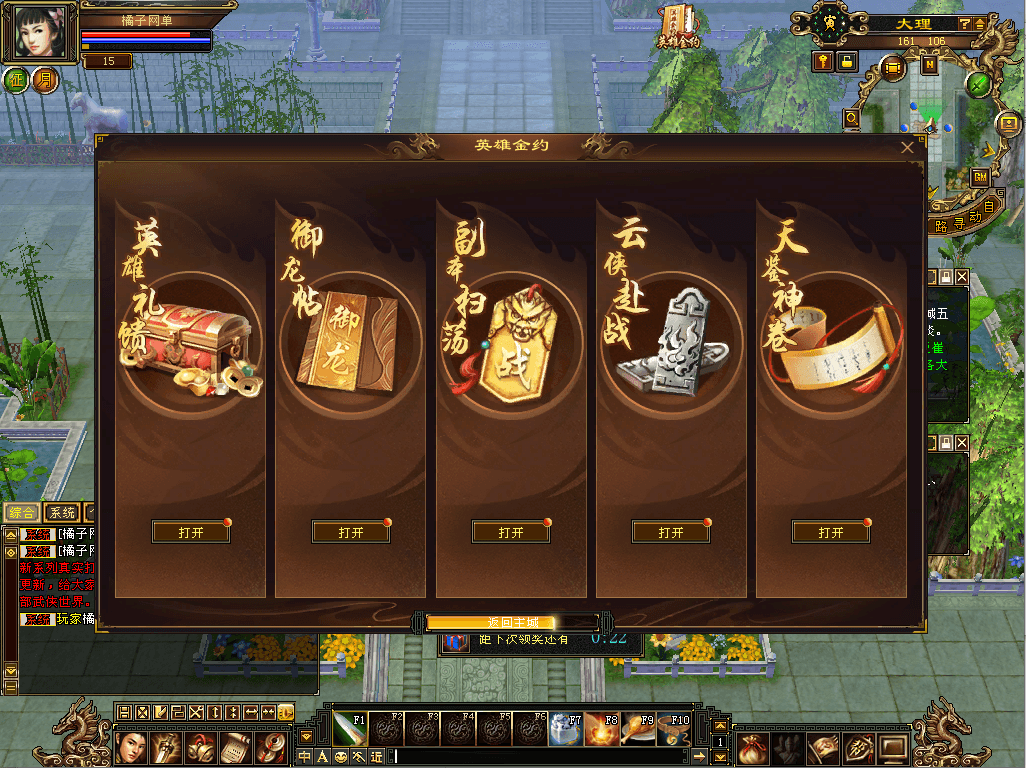This screenshot has width=1026, height=768.
Task: Toggle the green sword icon on minimap
Action: point(978,85)
